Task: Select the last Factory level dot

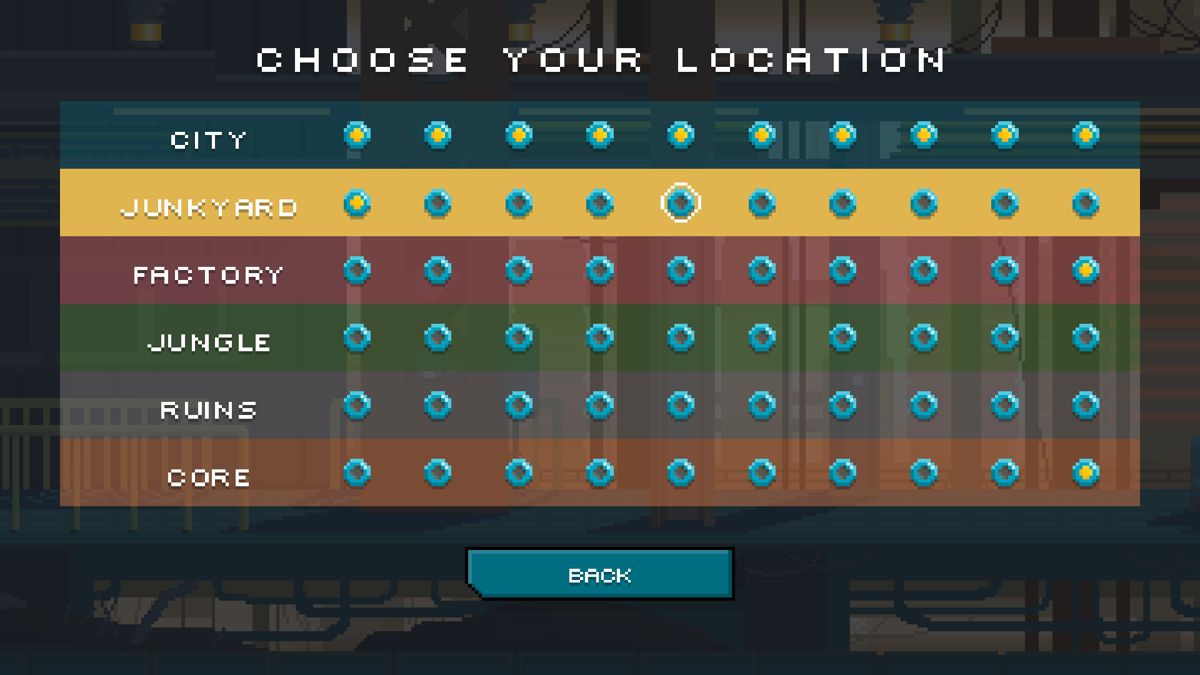Action: point(1085,270)
